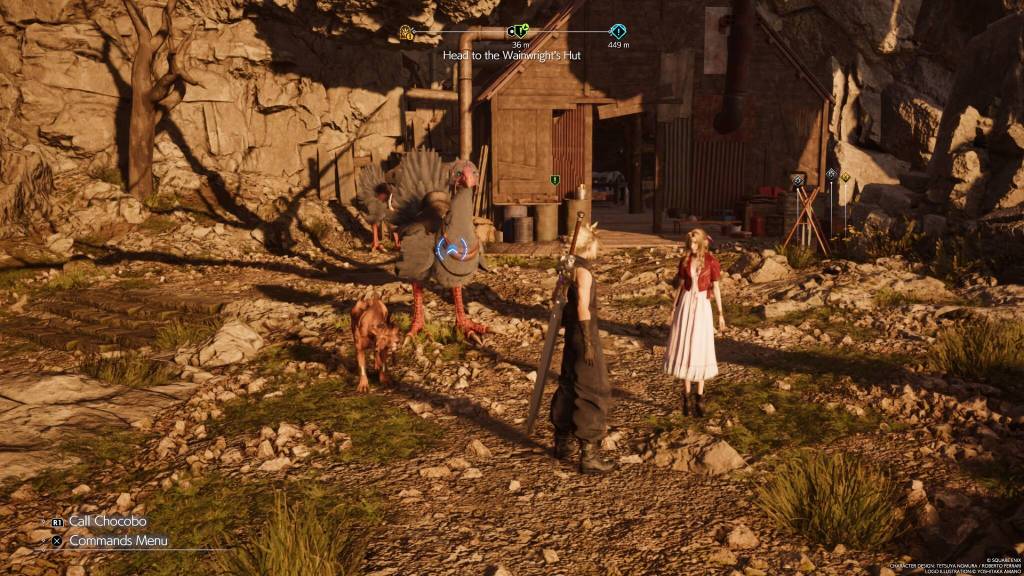Select the yellow marker at the compass's left end
The image size is (1024, 576).
(x=406, y=32)
